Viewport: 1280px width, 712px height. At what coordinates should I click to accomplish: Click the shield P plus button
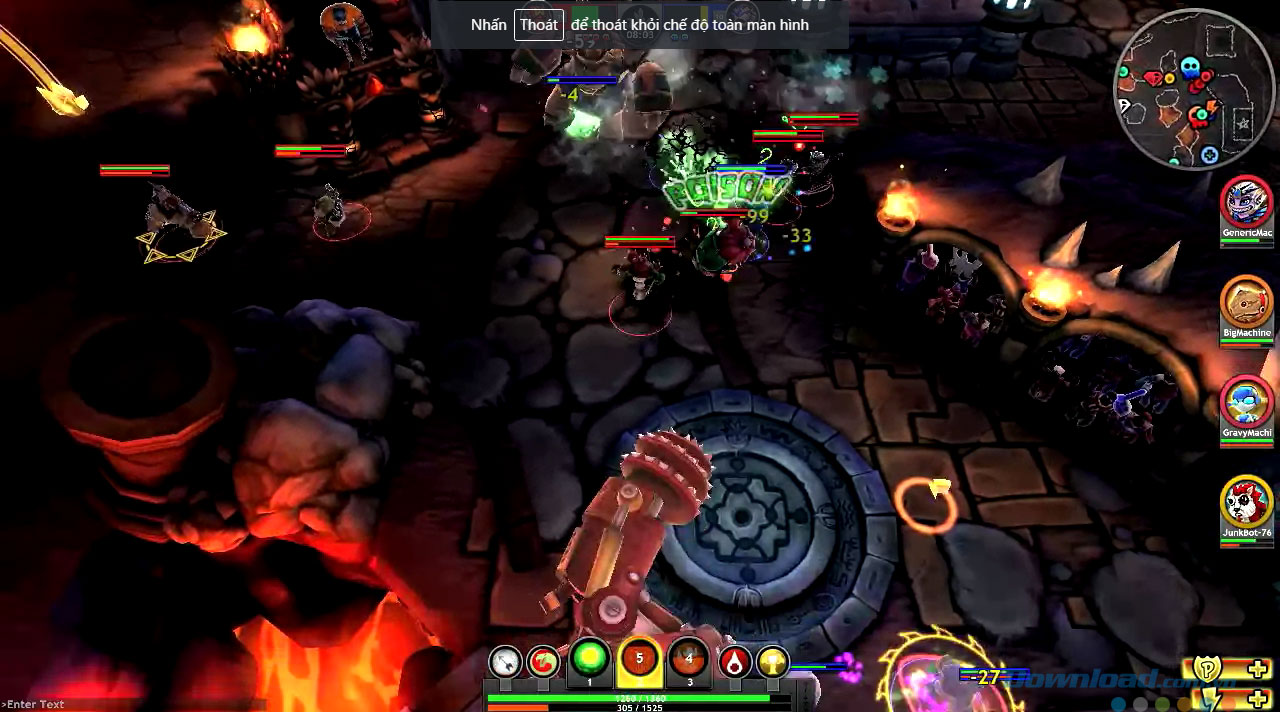pyautogui.click(x=1229, y=670)
